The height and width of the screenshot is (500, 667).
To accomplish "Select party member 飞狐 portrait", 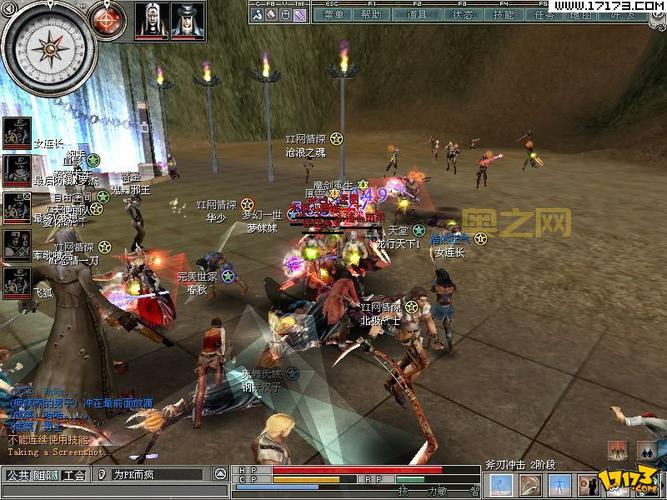I will point(17,281).
